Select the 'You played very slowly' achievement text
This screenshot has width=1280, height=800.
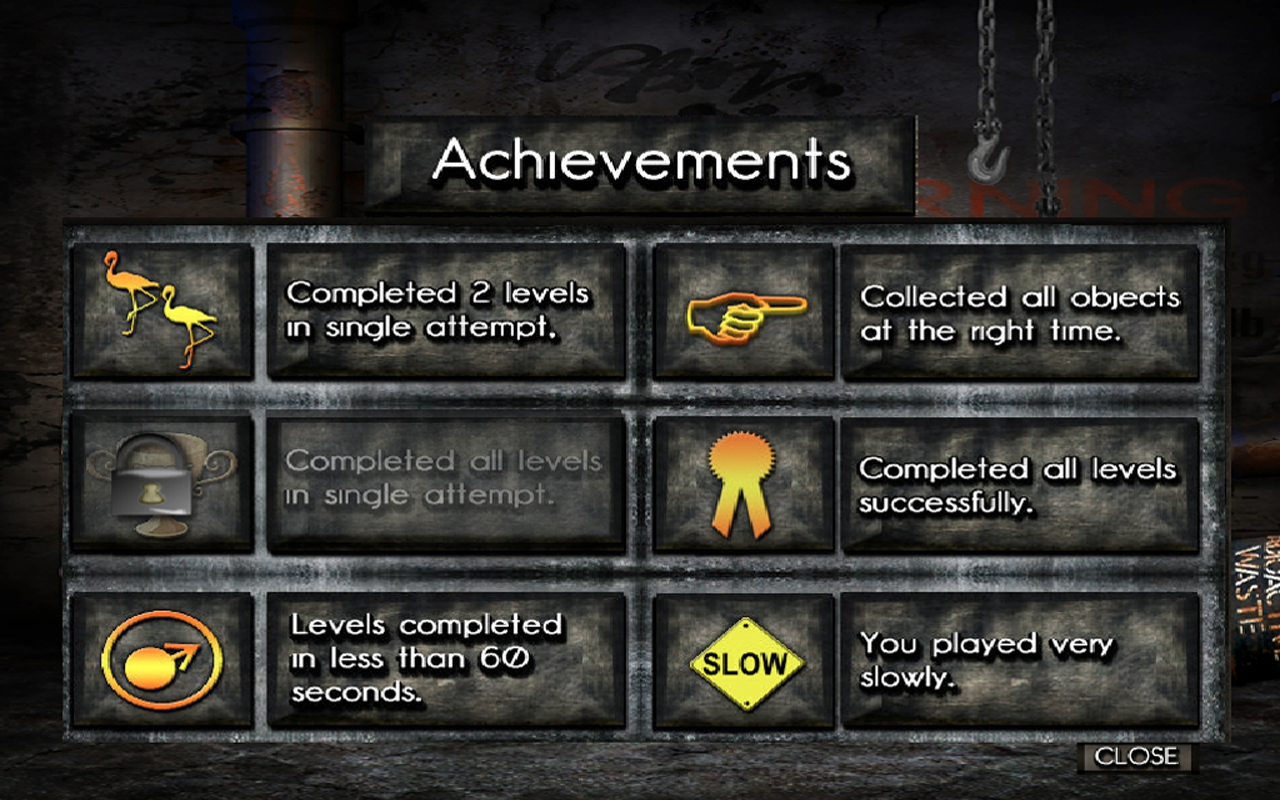[1020, 660]
